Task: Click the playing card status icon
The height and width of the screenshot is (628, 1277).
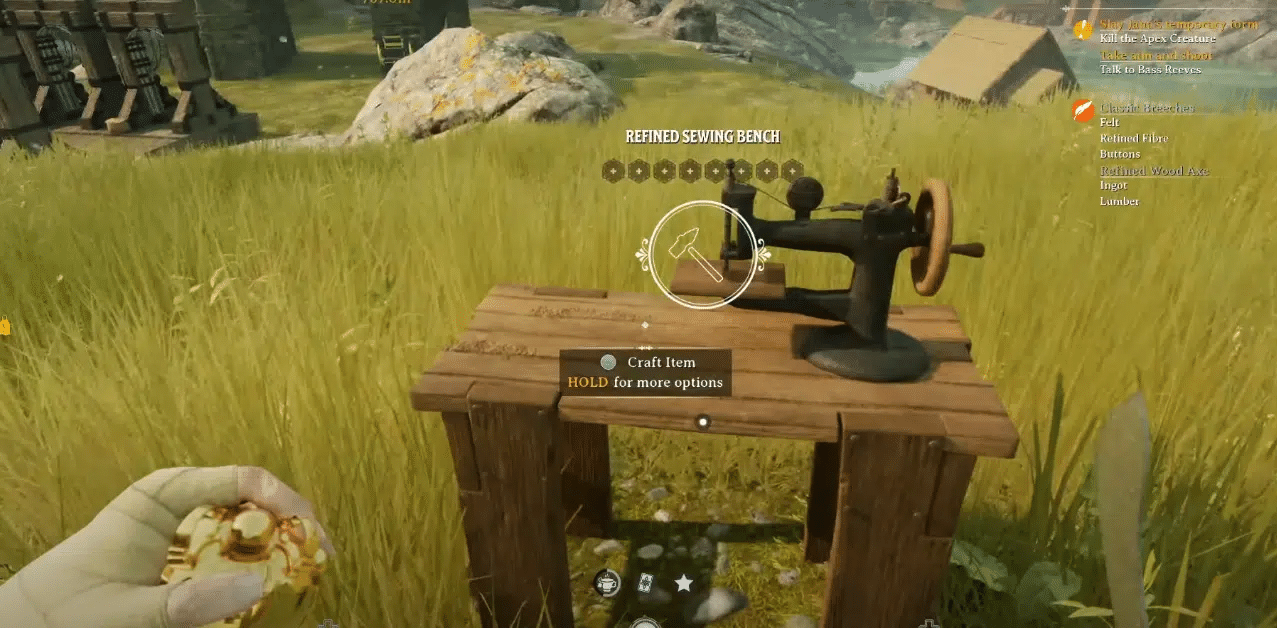Action: tap(645, 583)
